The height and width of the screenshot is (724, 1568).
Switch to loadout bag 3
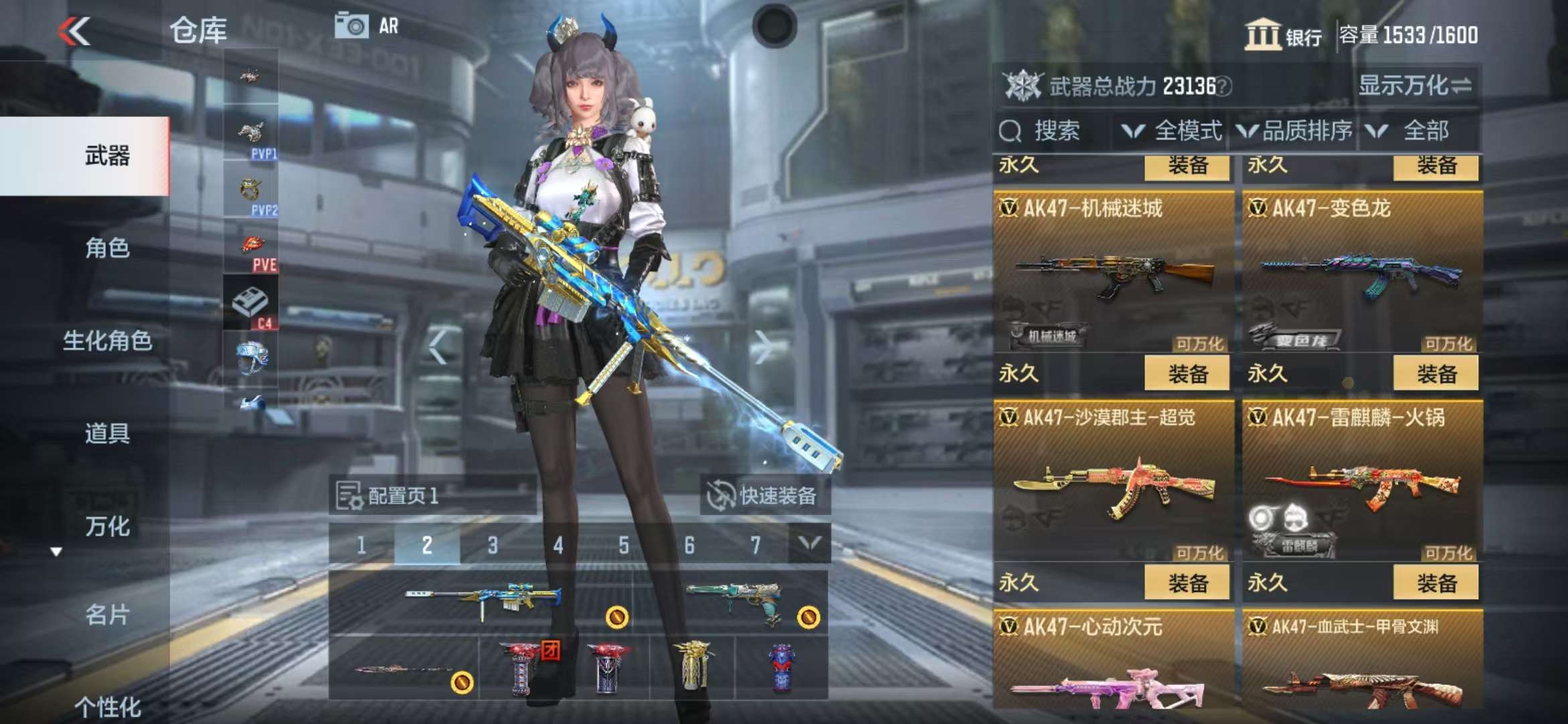point(493,545)
